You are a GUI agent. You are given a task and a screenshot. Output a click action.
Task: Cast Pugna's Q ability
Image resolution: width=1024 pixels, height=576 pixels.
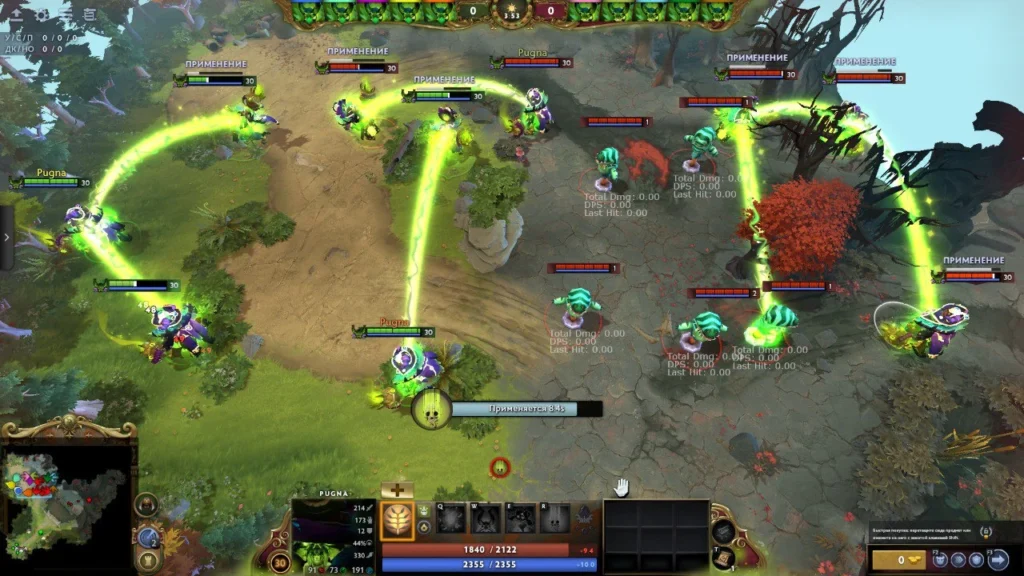(x=451, y=519)
